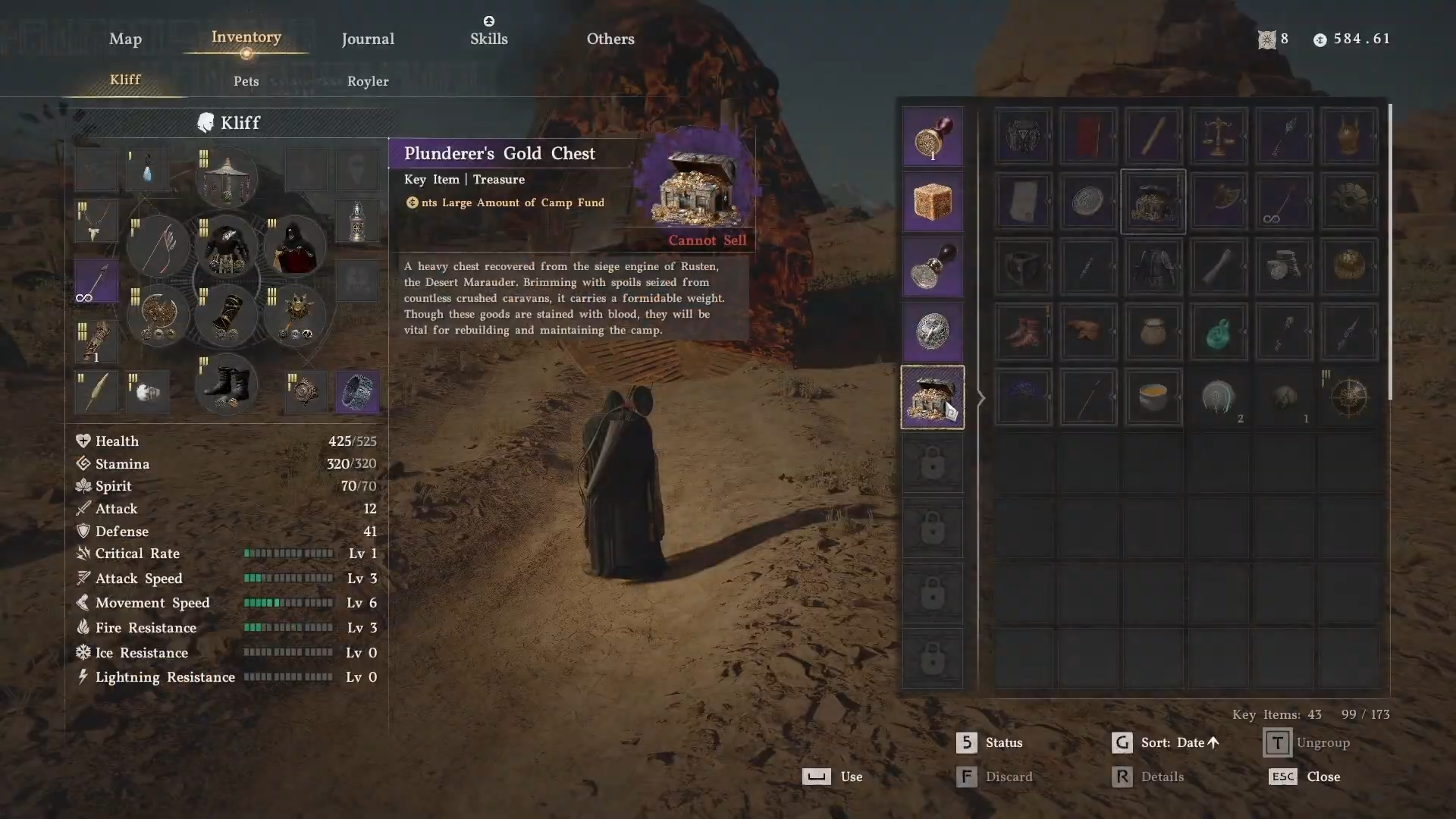Choose the treasure chest category slot

(932, 397)
